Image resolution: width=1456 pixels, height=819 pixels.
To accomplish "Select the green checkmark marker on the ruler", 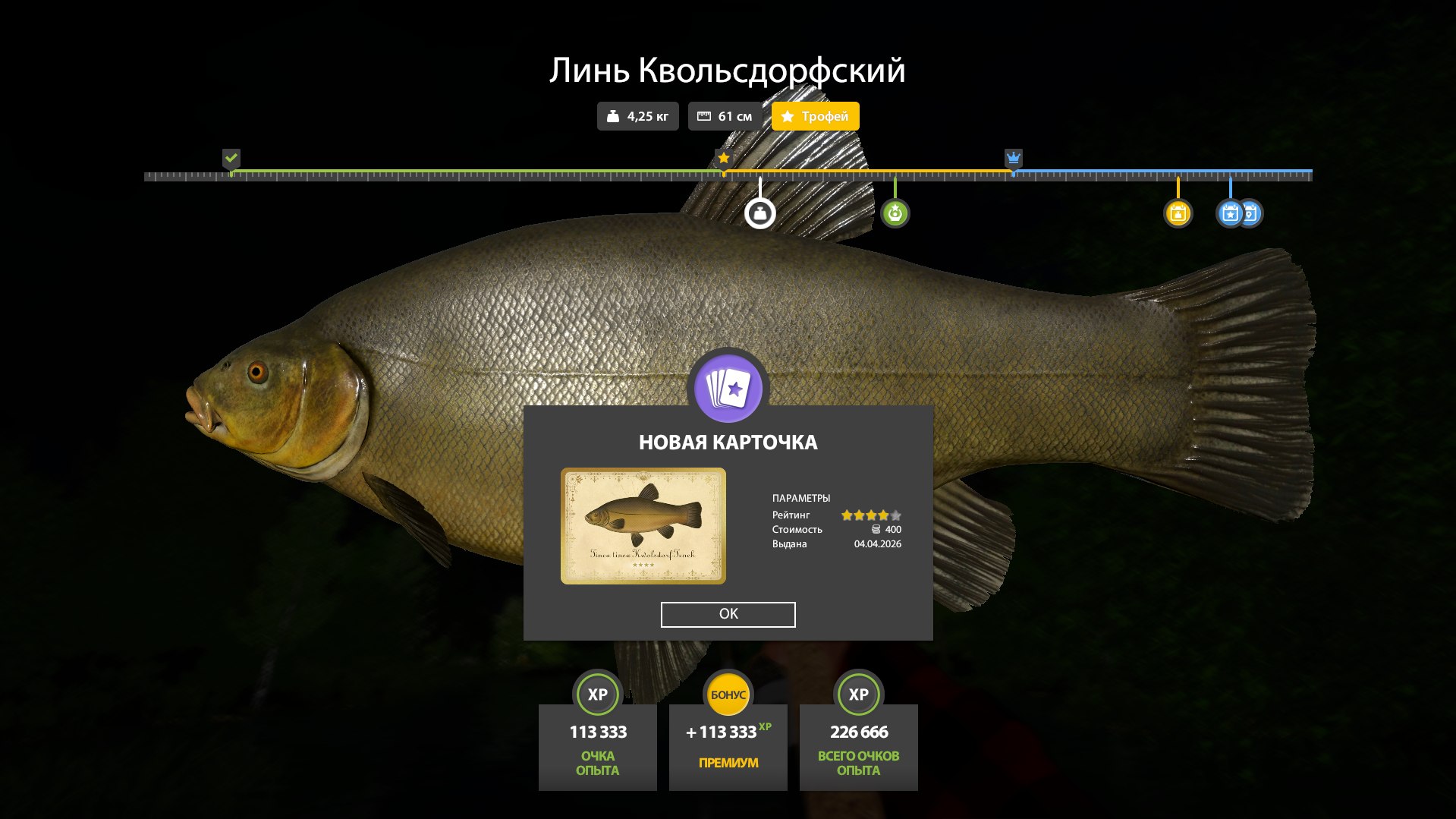I will pyautogui.click(x=231, y=159).
